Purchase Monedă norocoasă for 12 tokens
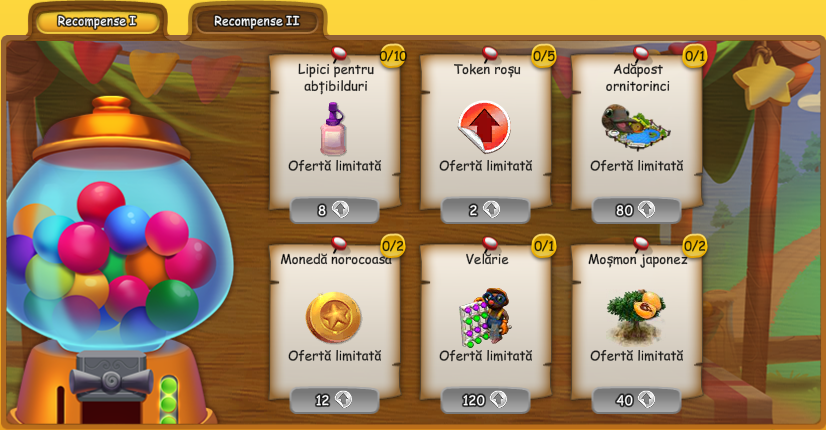 pyautogui.click(x=334, y=400)
